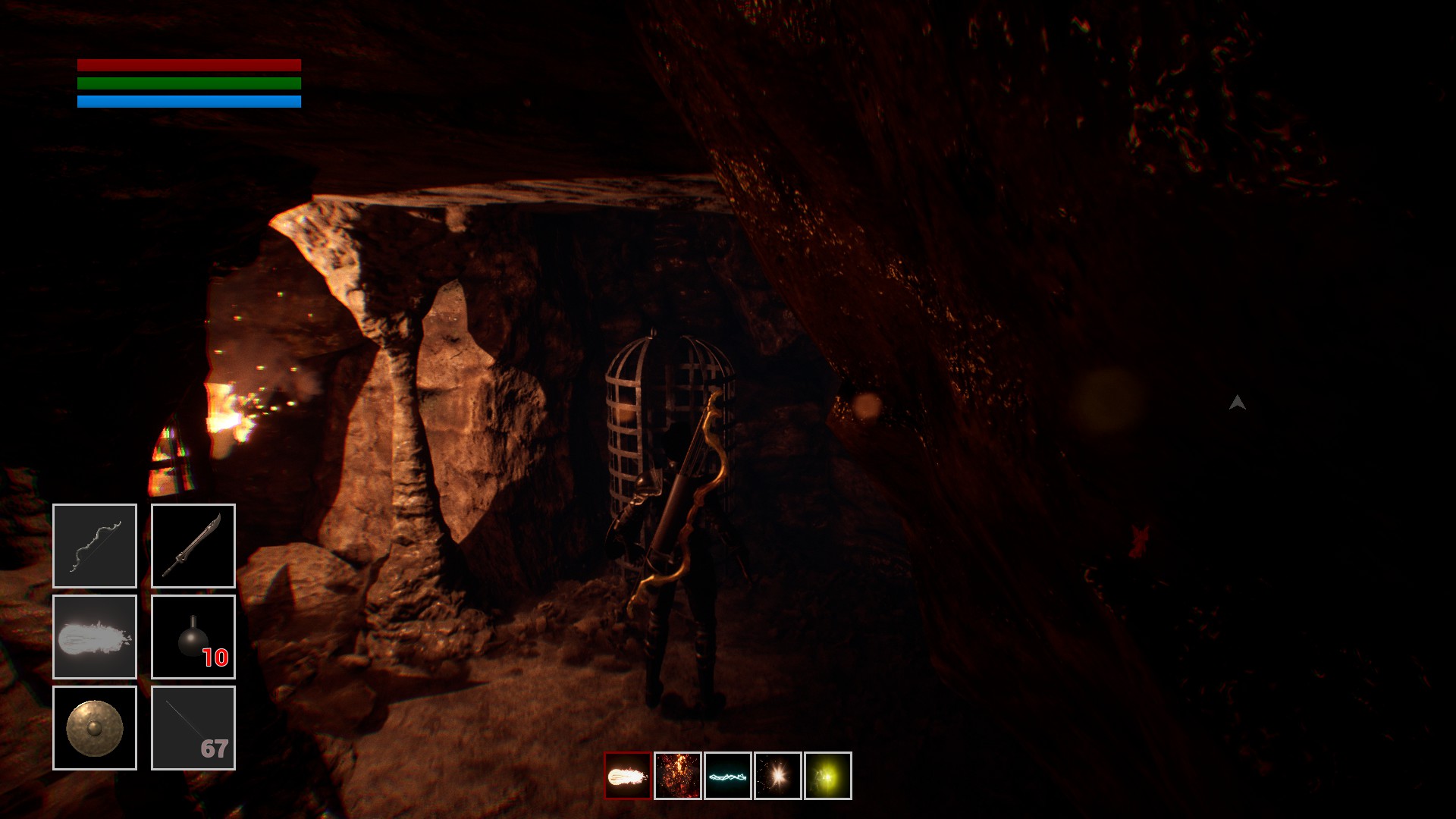Select the round bronze shield slot
1456x819 pixels.
[x=95, y=728]
